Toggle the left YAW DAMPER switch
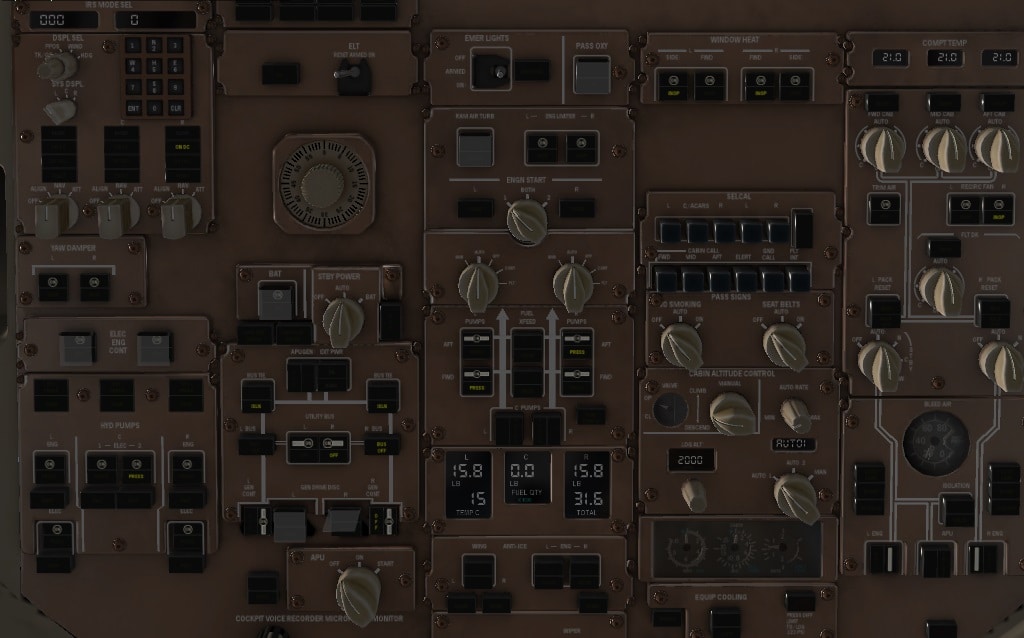Screen dimensions: 1024x638 (x=53, y=286)
